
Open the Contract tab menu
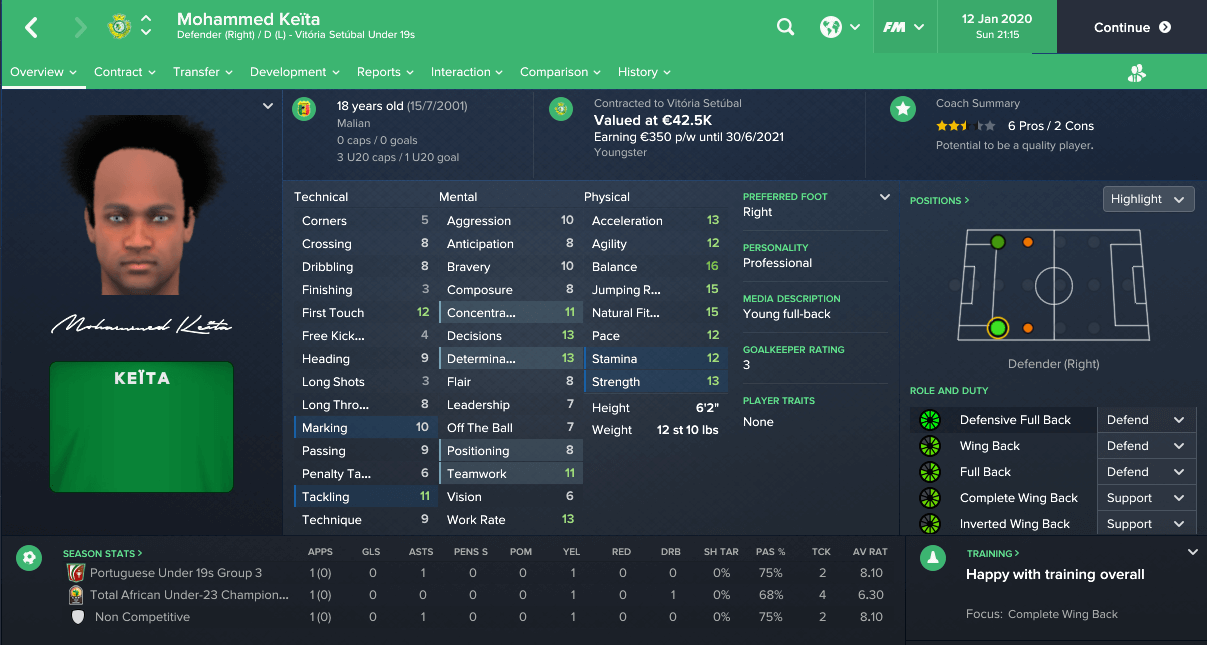tap(125, 72)
